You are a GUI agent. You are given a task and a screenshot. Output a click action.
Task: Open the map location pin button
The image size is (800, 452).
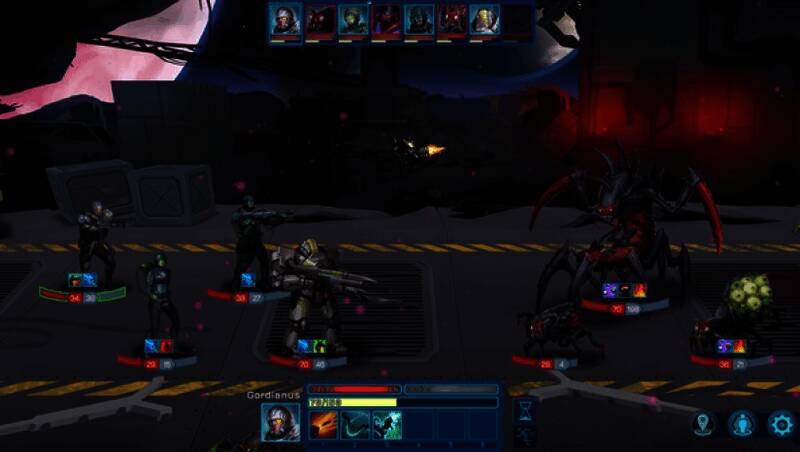703,423
